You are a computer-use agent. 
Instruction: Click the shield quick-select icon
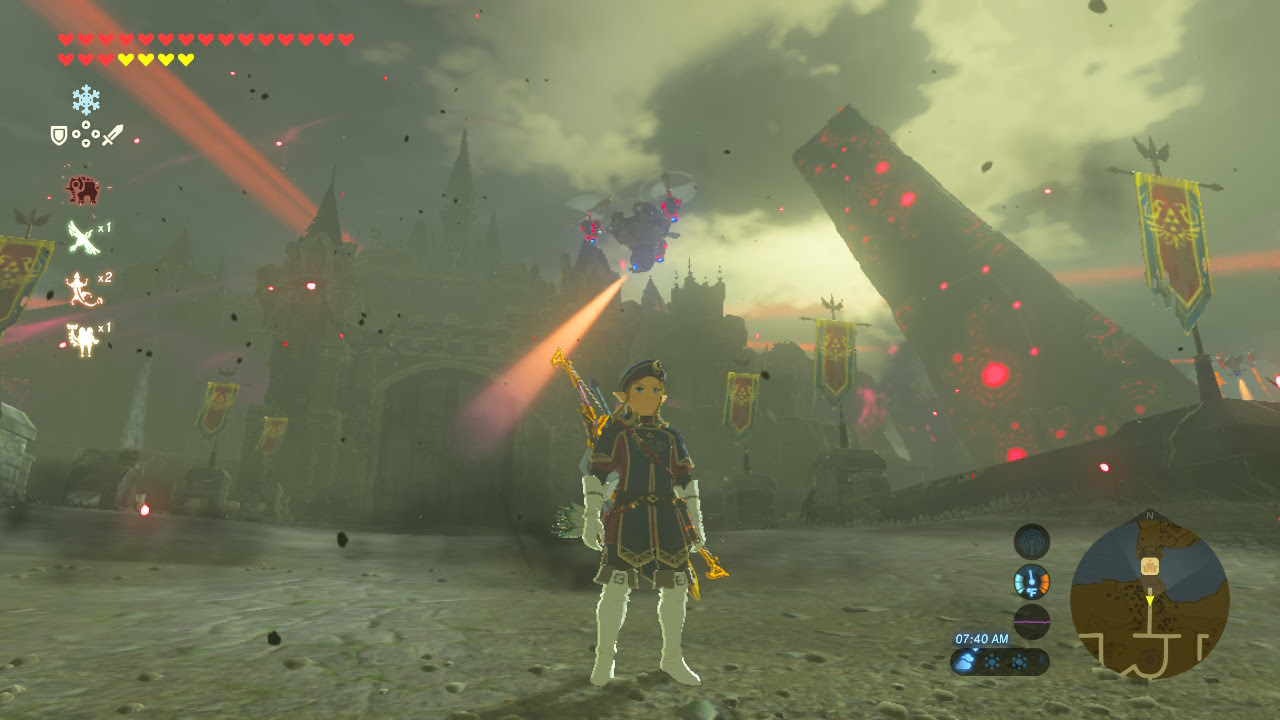coord(59,134)
